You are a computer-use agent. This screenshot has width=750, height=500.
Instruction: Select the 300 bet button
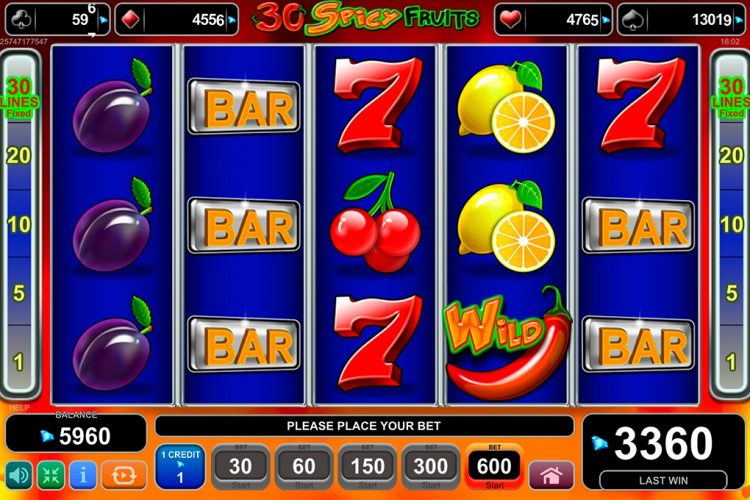431,467
